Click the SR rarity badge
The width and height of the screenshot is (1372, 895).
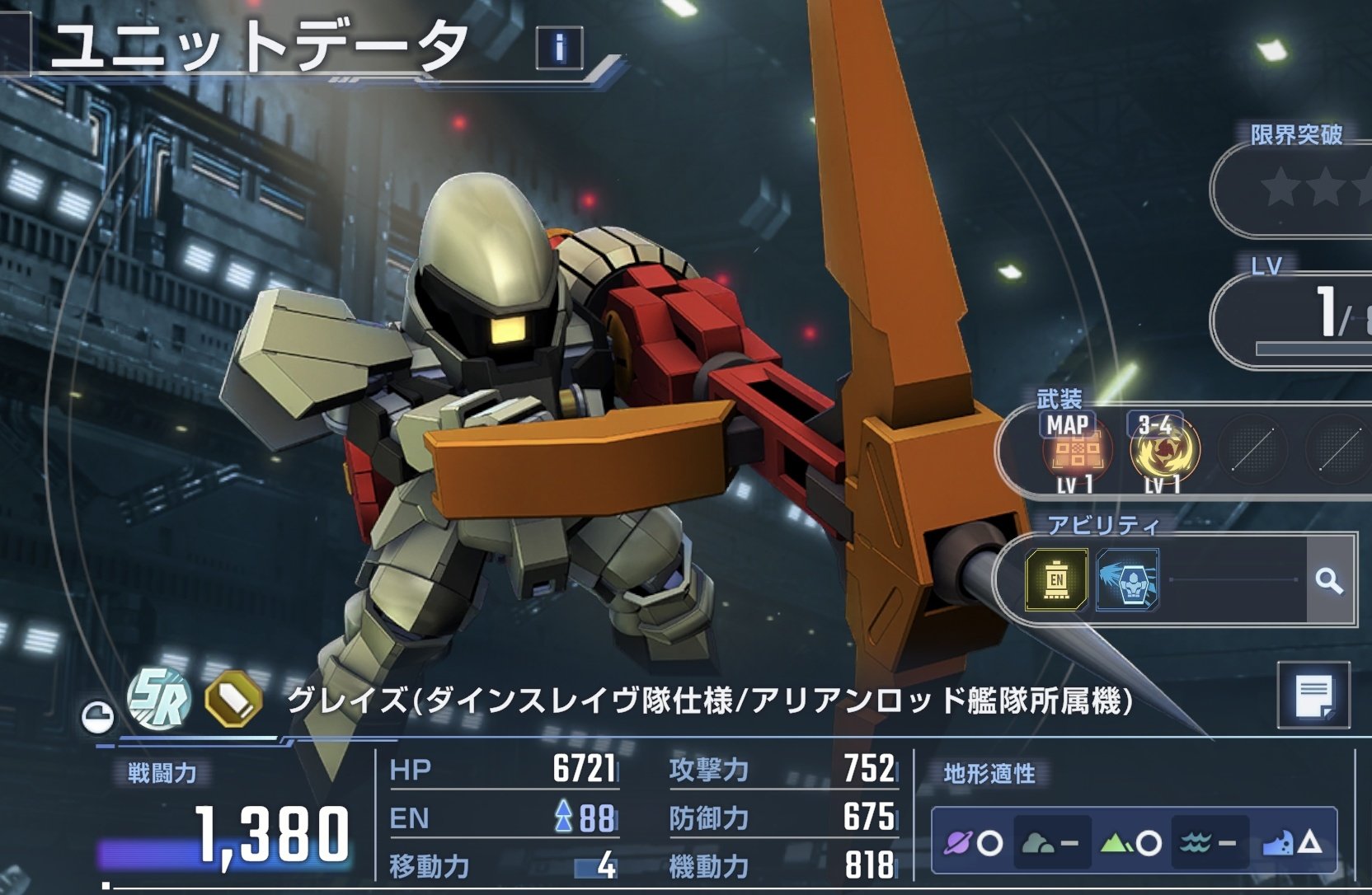159,699
